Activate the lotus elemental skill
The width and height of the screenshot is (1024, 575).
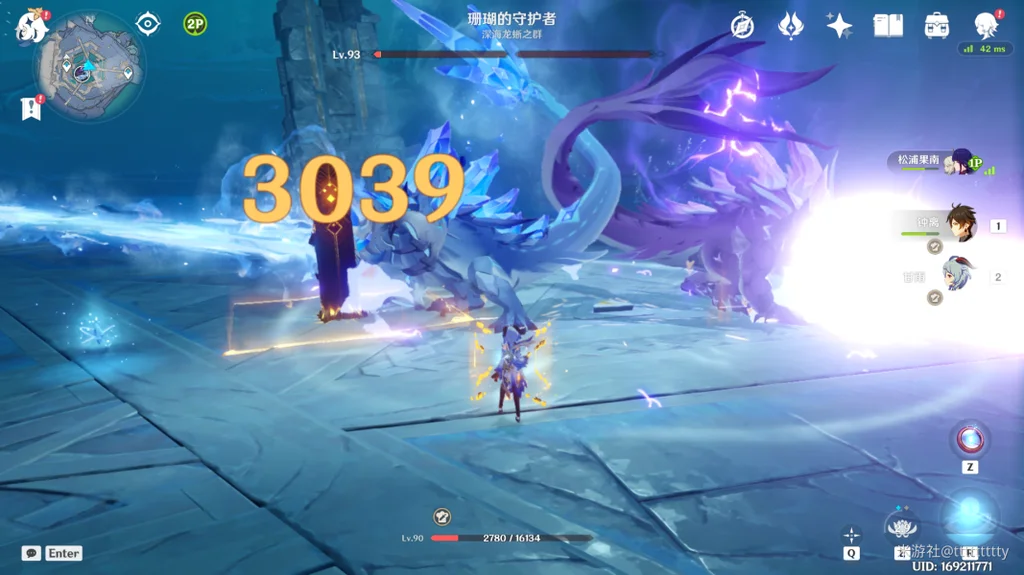click(x=903, y=526)
